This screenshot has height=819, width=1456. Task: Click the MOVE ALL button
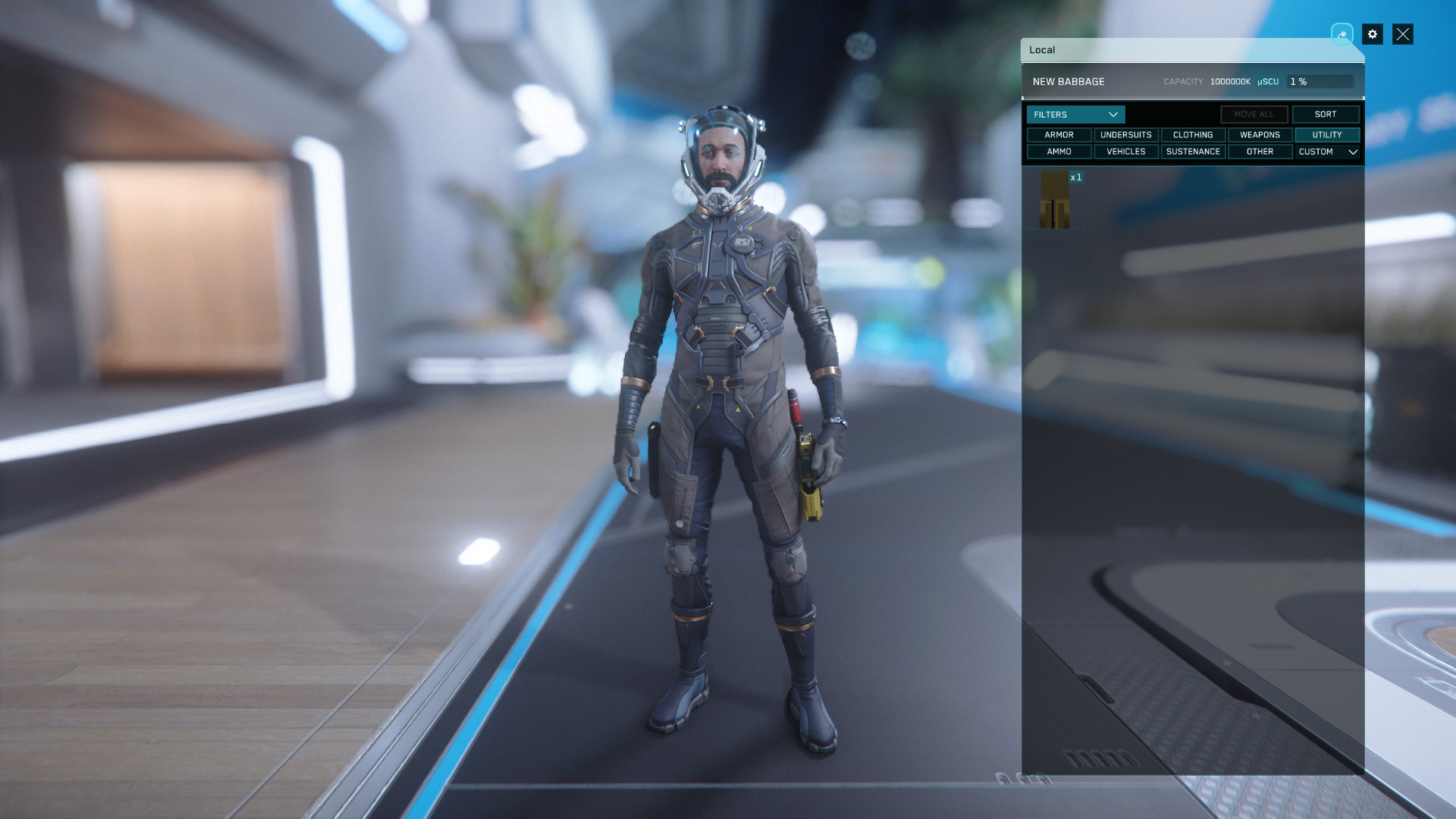(x=1254, y=114)
